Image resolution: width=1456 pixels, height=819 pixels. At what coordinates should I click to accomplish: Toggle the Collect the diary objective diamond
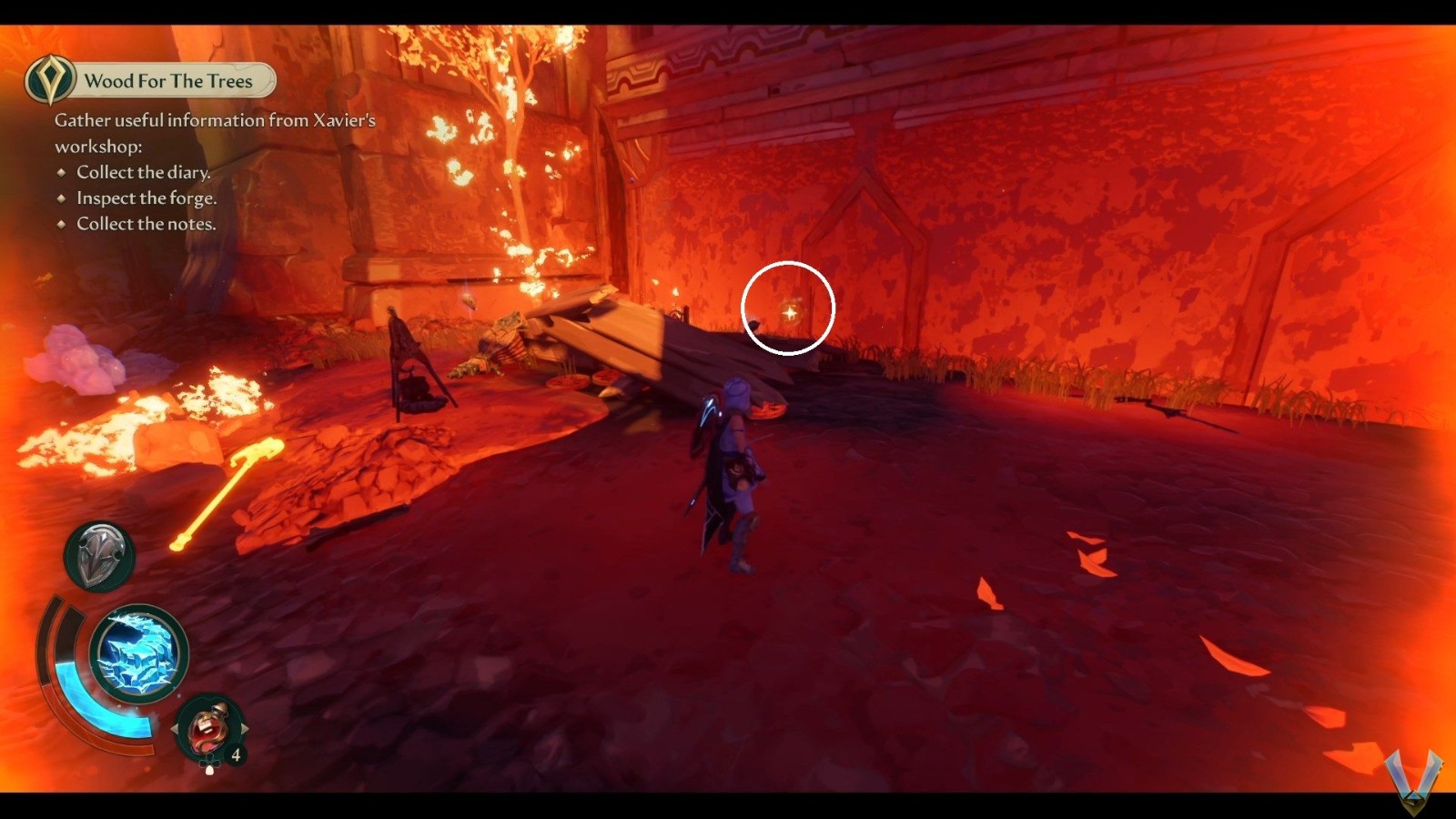60,172
